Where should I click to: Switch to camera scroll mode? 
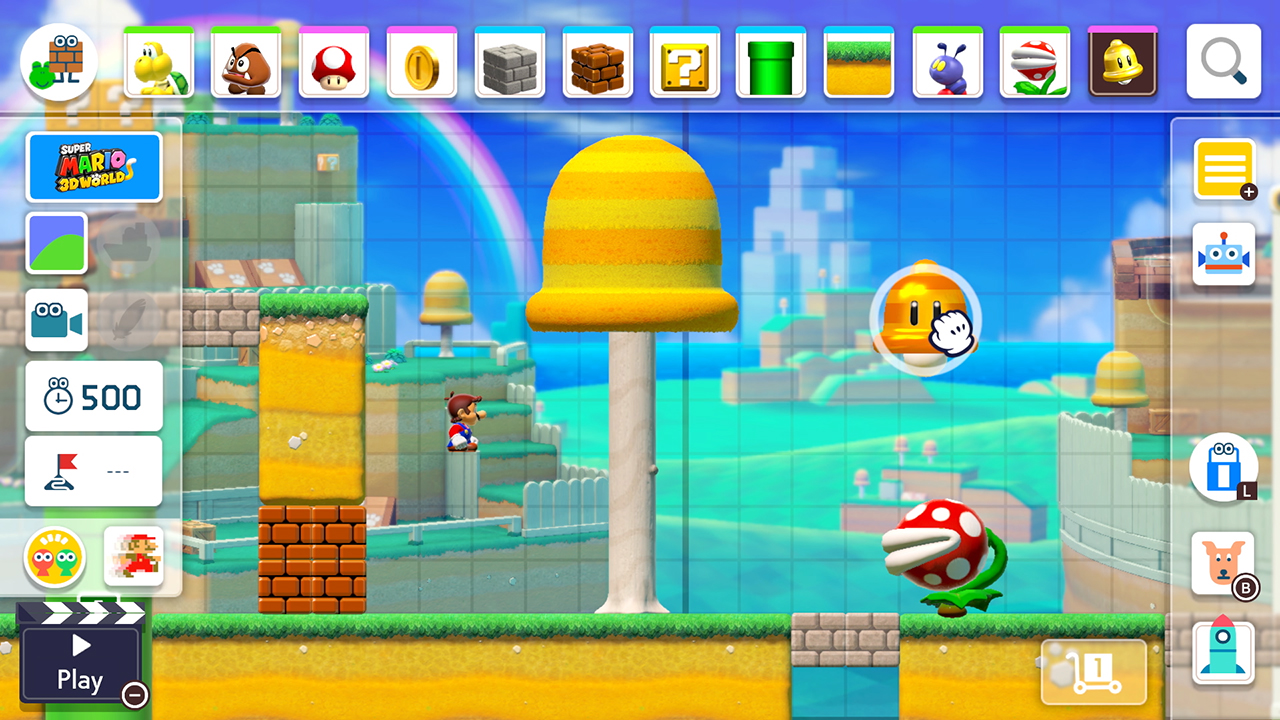(56, 320)
